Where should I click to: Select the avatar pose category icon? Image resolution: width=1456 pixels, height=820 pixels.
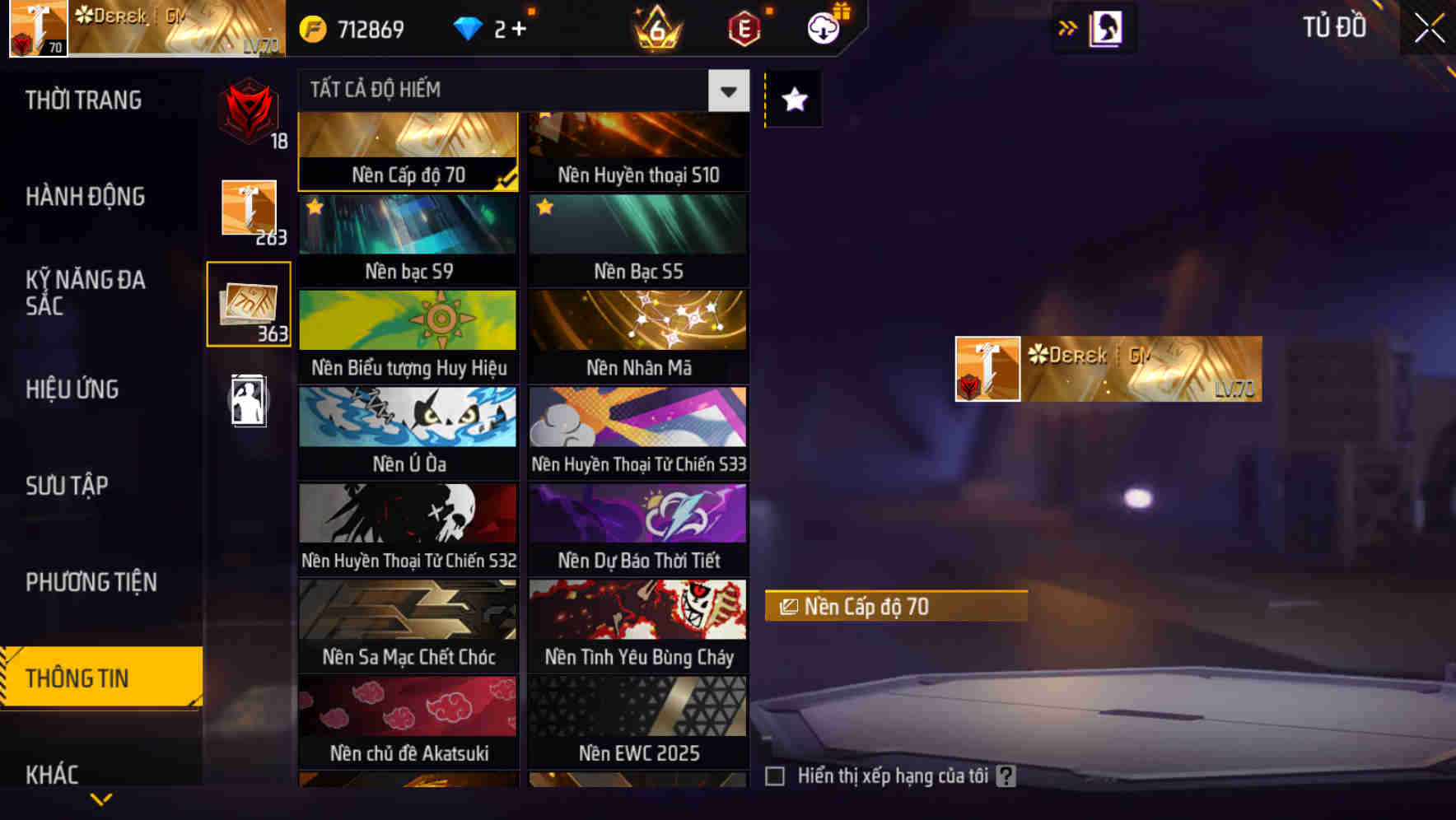pyautogui.click(x=248, y=401)
